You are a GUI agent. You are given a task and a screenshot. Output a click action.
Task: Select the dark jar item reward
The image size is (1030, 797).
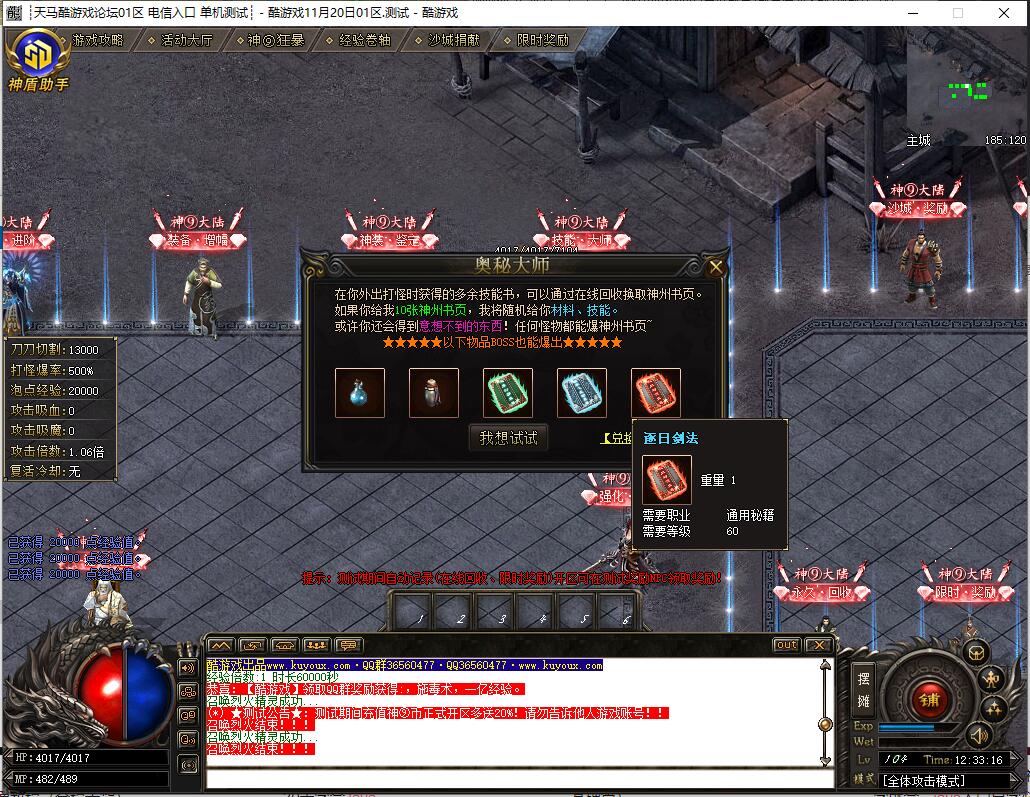(434, 393)
